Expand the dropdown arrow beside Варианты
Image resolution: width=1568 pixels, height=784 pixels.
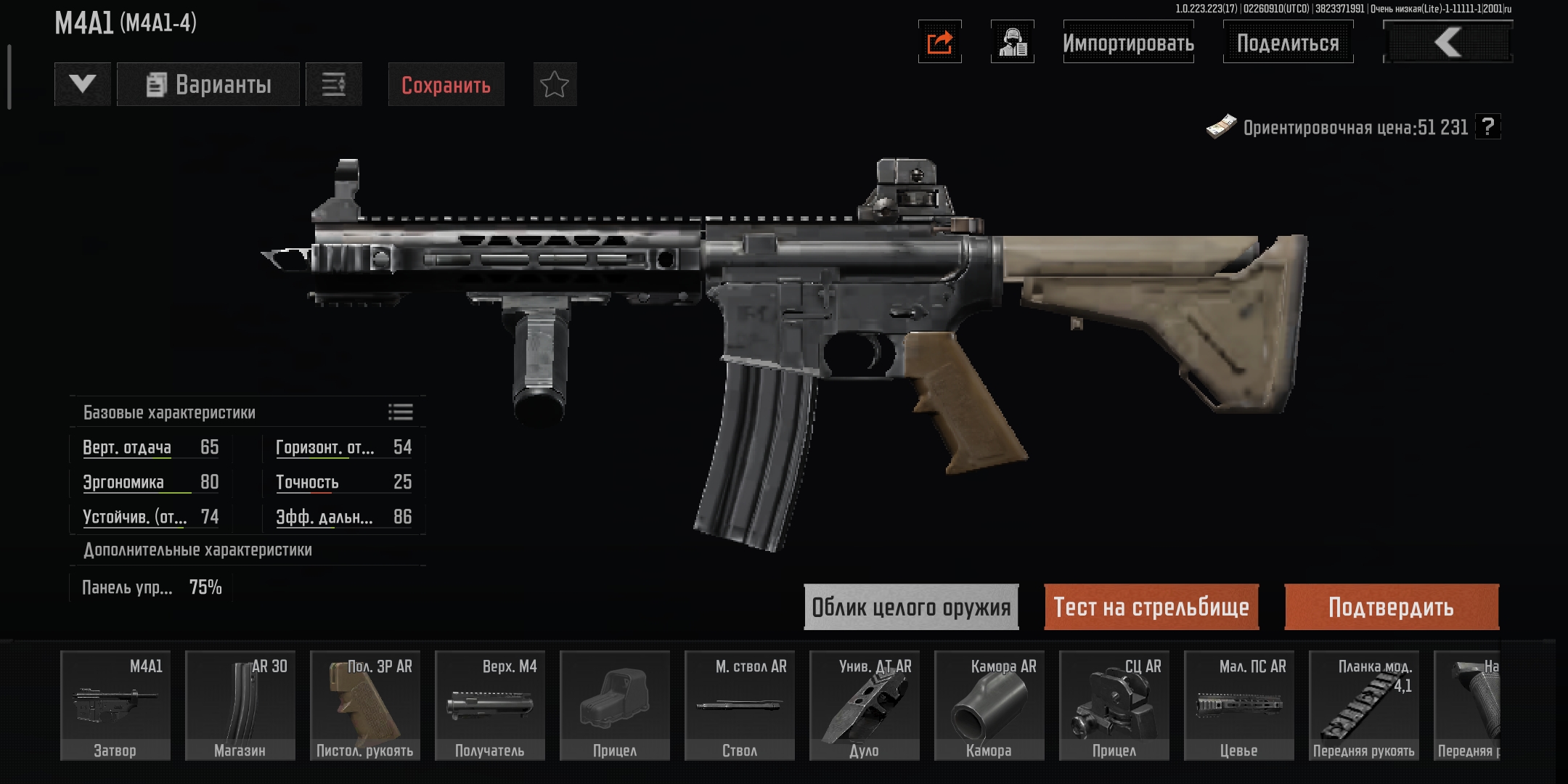[x=83, y=85]
